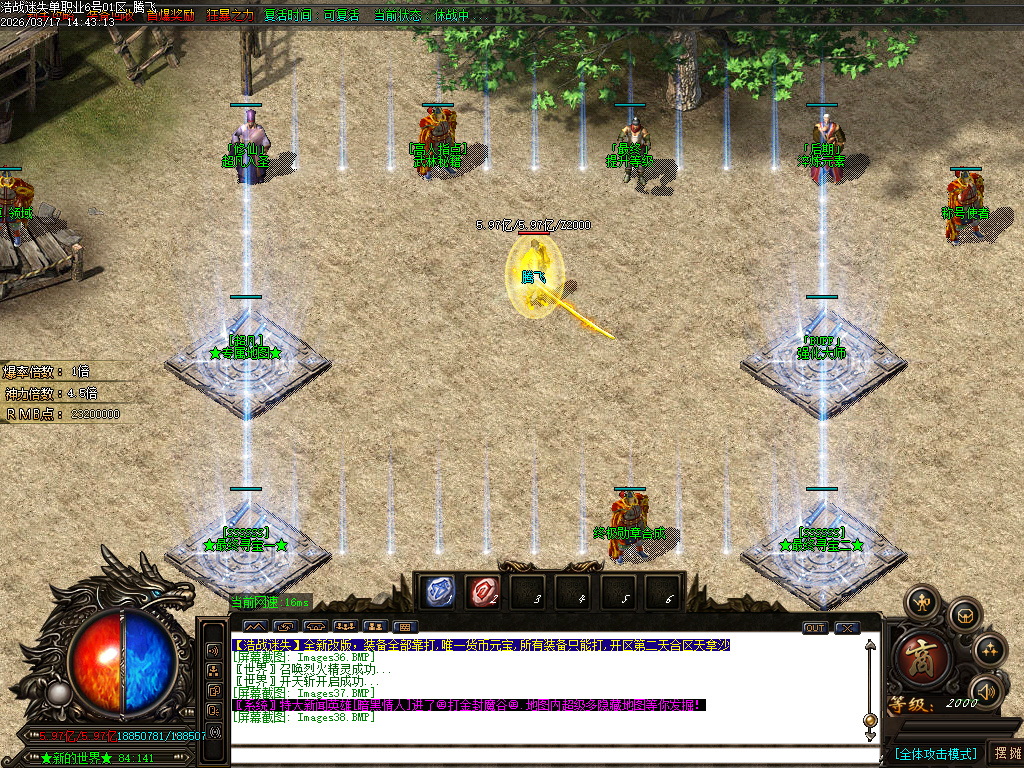The width and height of the screenshot is (1024, 768).
Task: Click the OUT button above chat
Action: pyautogui.click(x=815, y=628)
